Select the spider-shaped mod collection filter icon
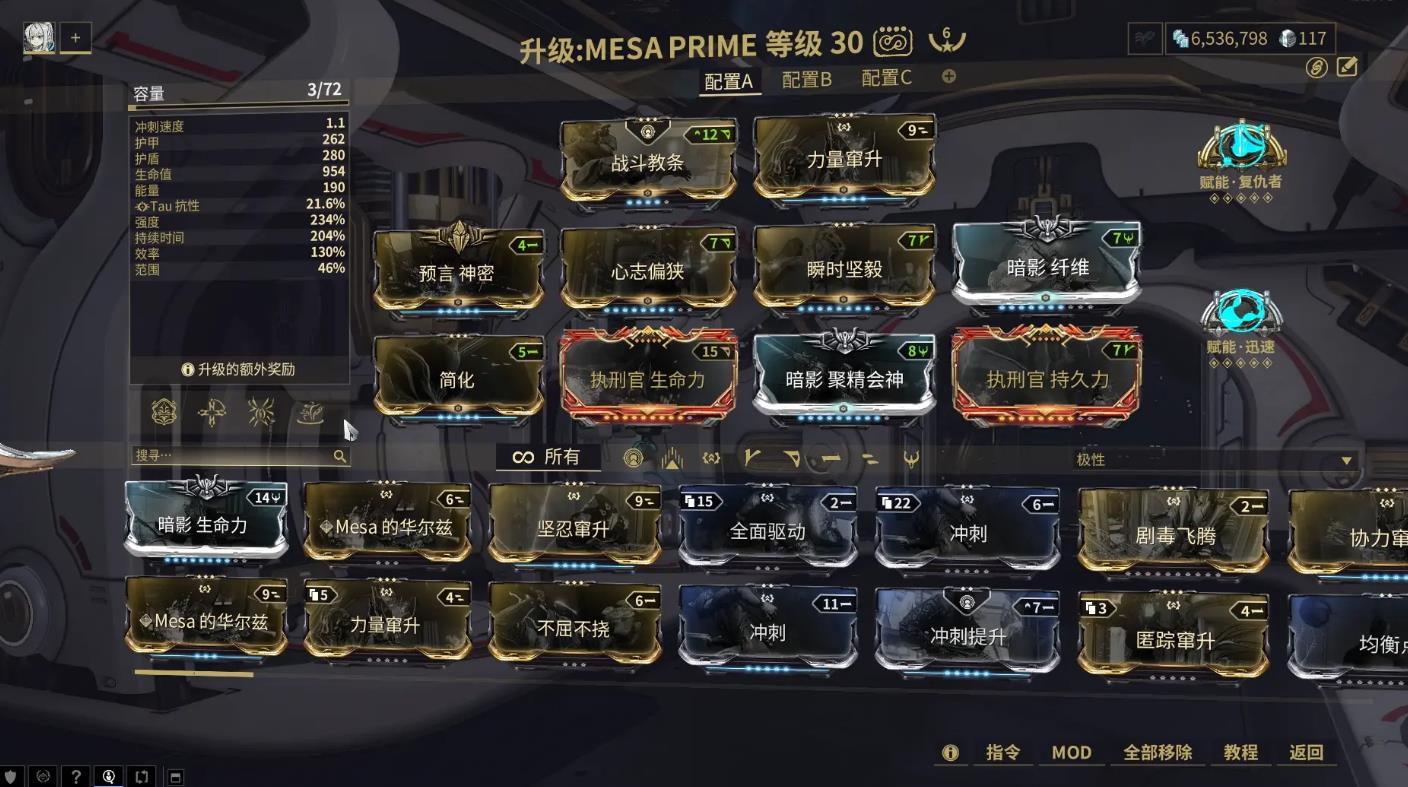This screenshot has width=1408, height=787. [261, 414]
